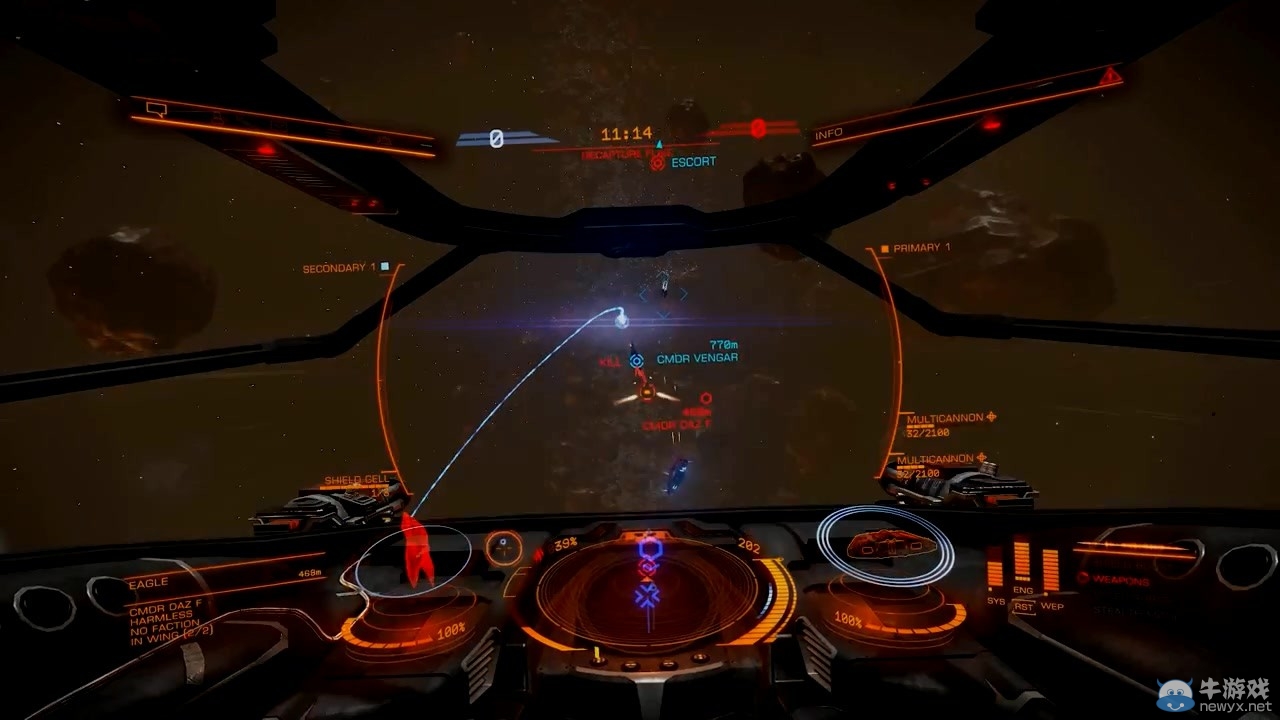Select the small compass navigation indicator
Image resolution: width=1280 pixels, height=720 pixels.
[504, 546]
